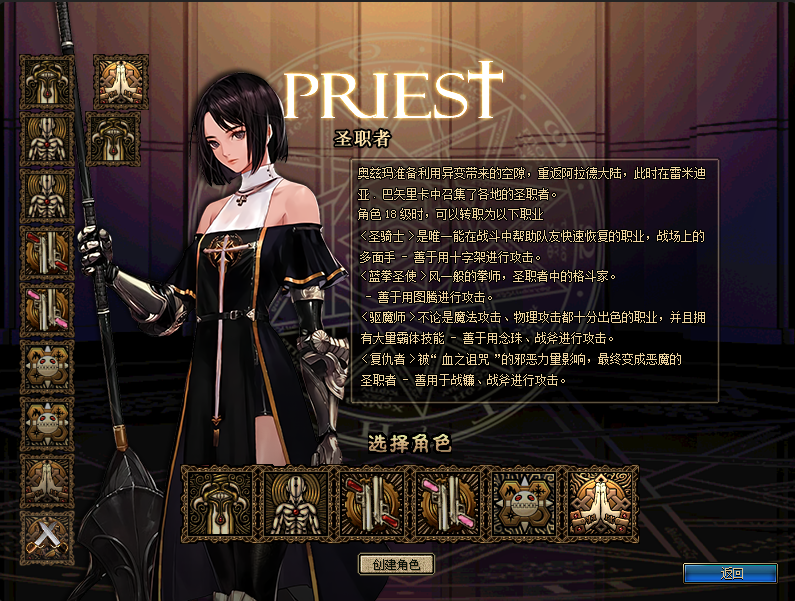Image resolution: width=795 pixels, height=601 pixels.
Task: Choose the small red pistol icon in side column
Action: click(x=47, y=252)
